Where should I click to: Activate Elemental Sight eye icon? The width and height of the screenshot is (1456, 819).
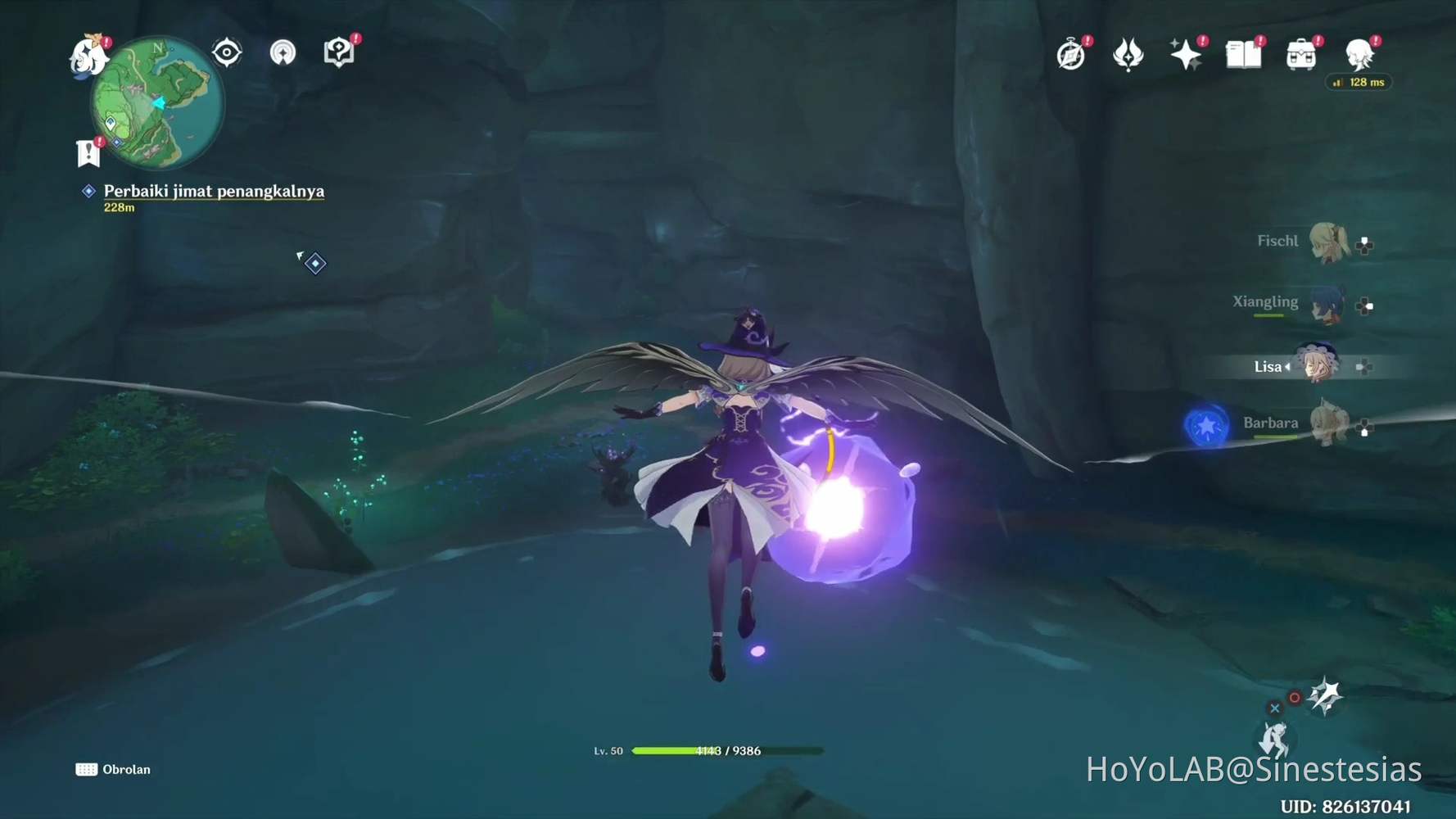pos(225,52)
